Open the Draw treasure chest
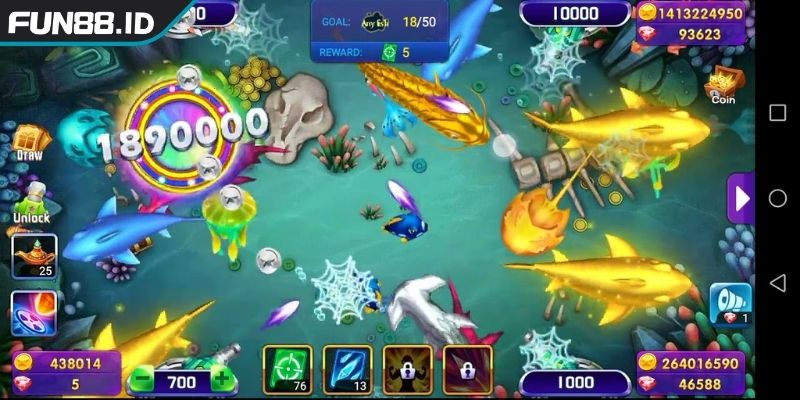 (x=27, y=141)
